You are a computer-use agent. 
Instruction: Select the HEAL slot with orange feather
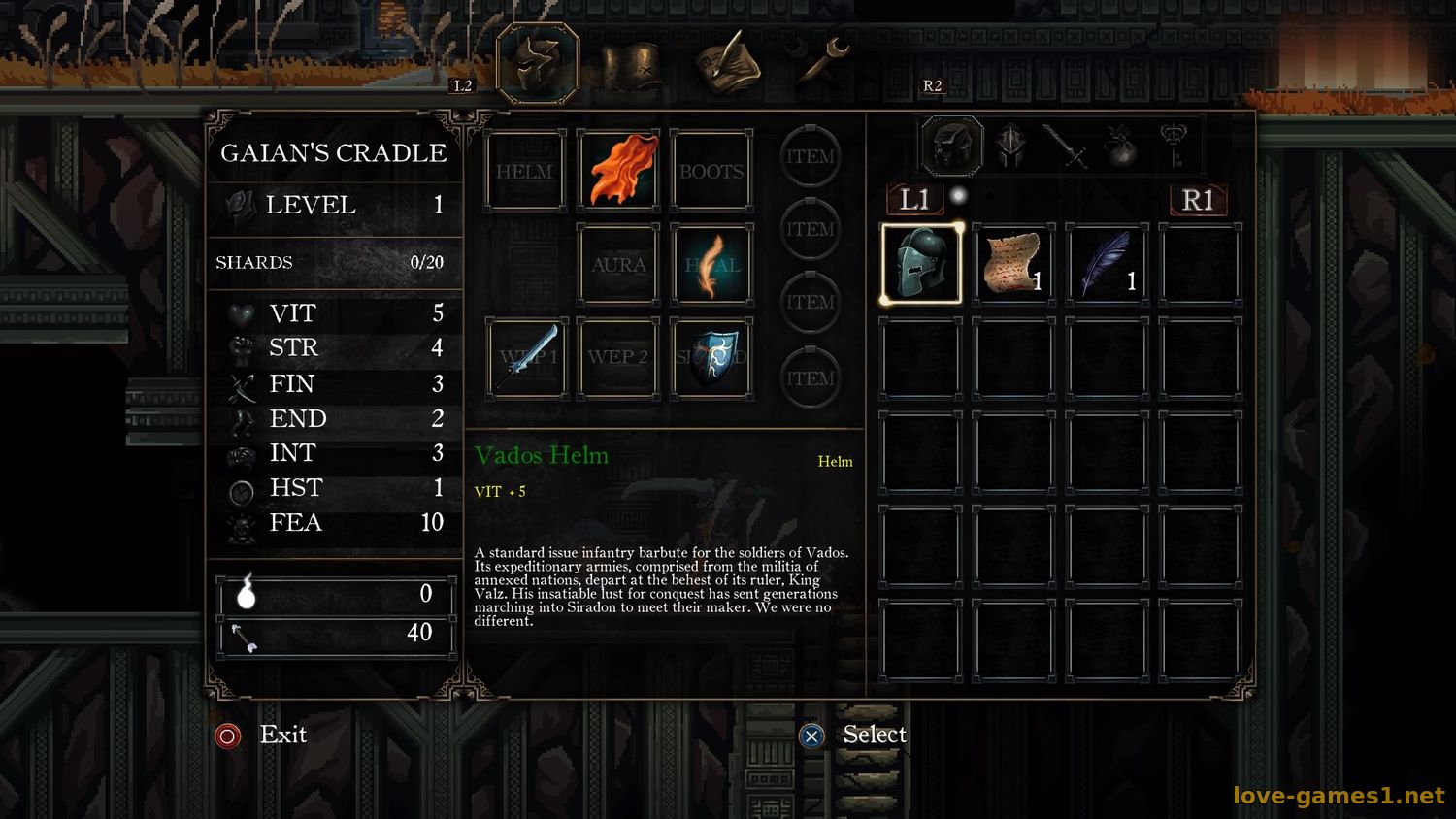[711, 265]
